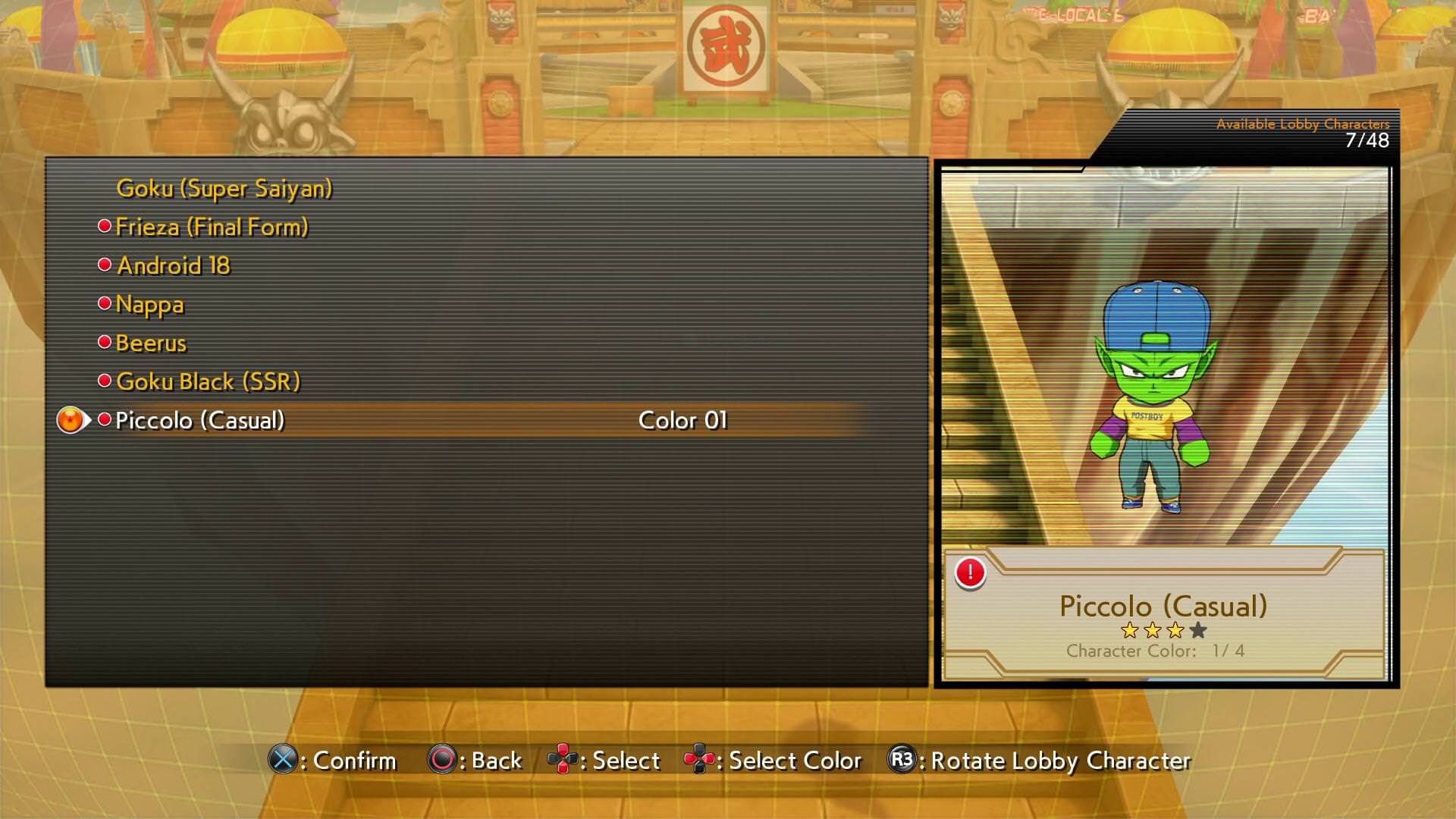Click the highlighted Piccolo (Casual) entry
The image size is (1456, 819).
[199, 420]
